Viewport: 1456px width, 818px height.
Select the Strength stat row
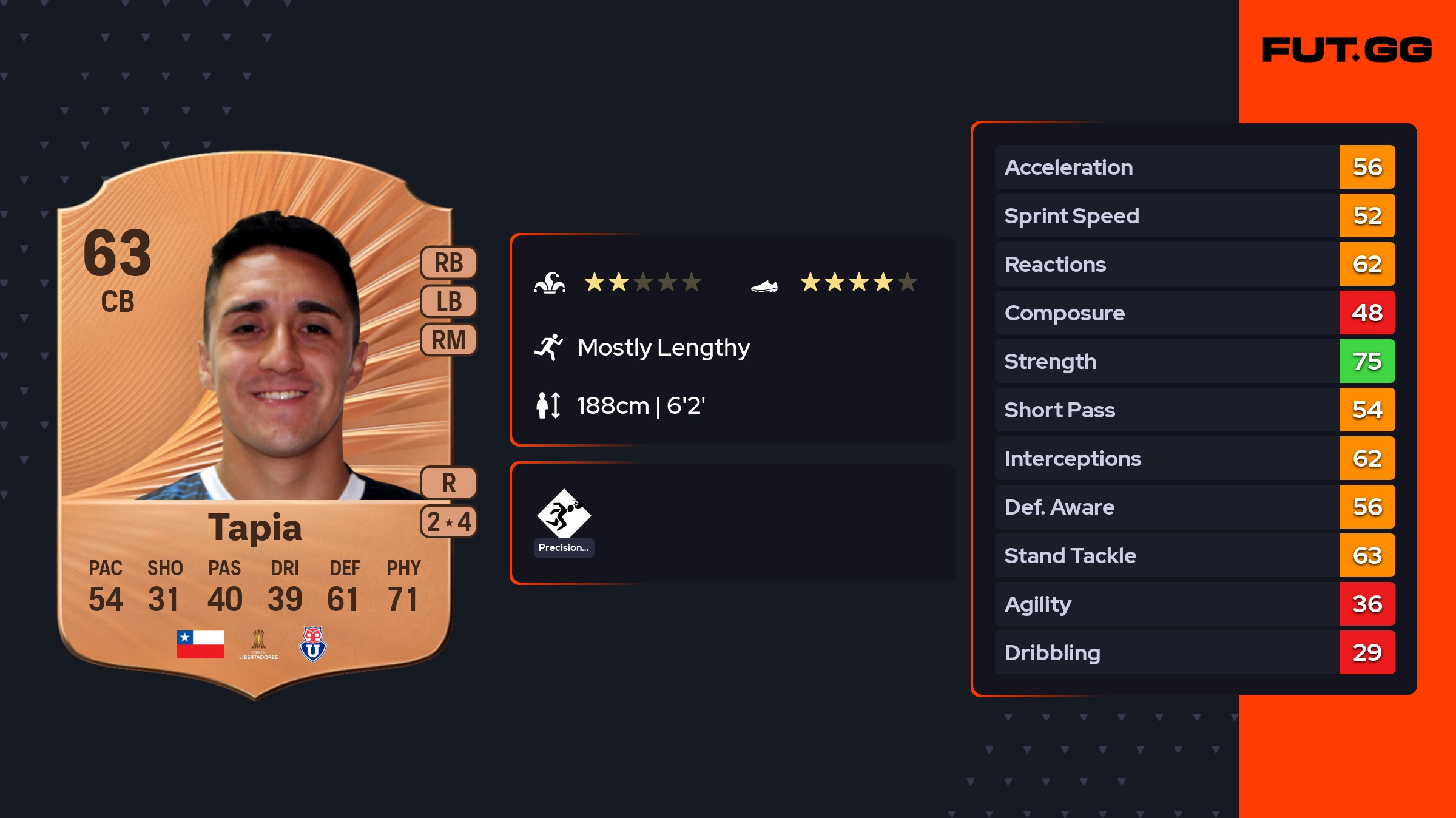click(1194, 361)
